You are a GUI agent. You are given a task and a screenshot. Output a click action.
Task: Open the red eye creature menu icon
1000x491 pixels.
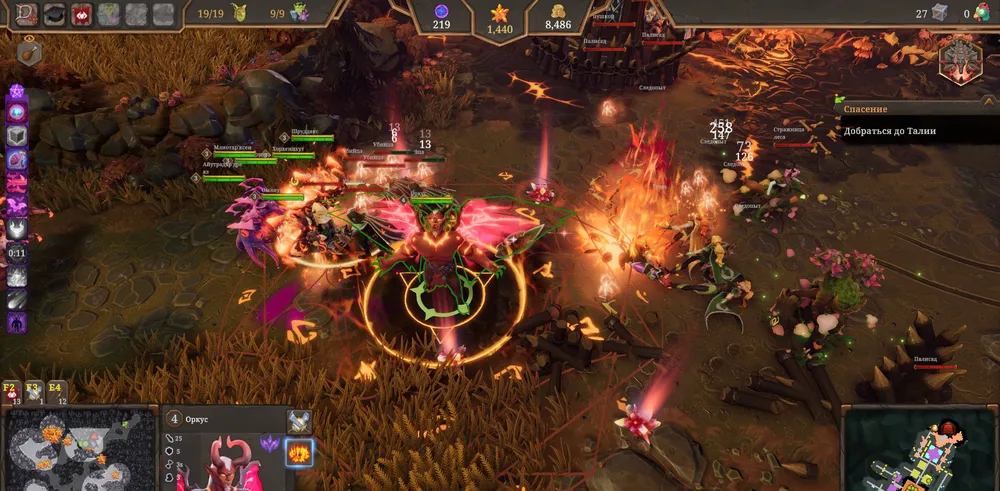pyautogui.click(x=81, y=14)
